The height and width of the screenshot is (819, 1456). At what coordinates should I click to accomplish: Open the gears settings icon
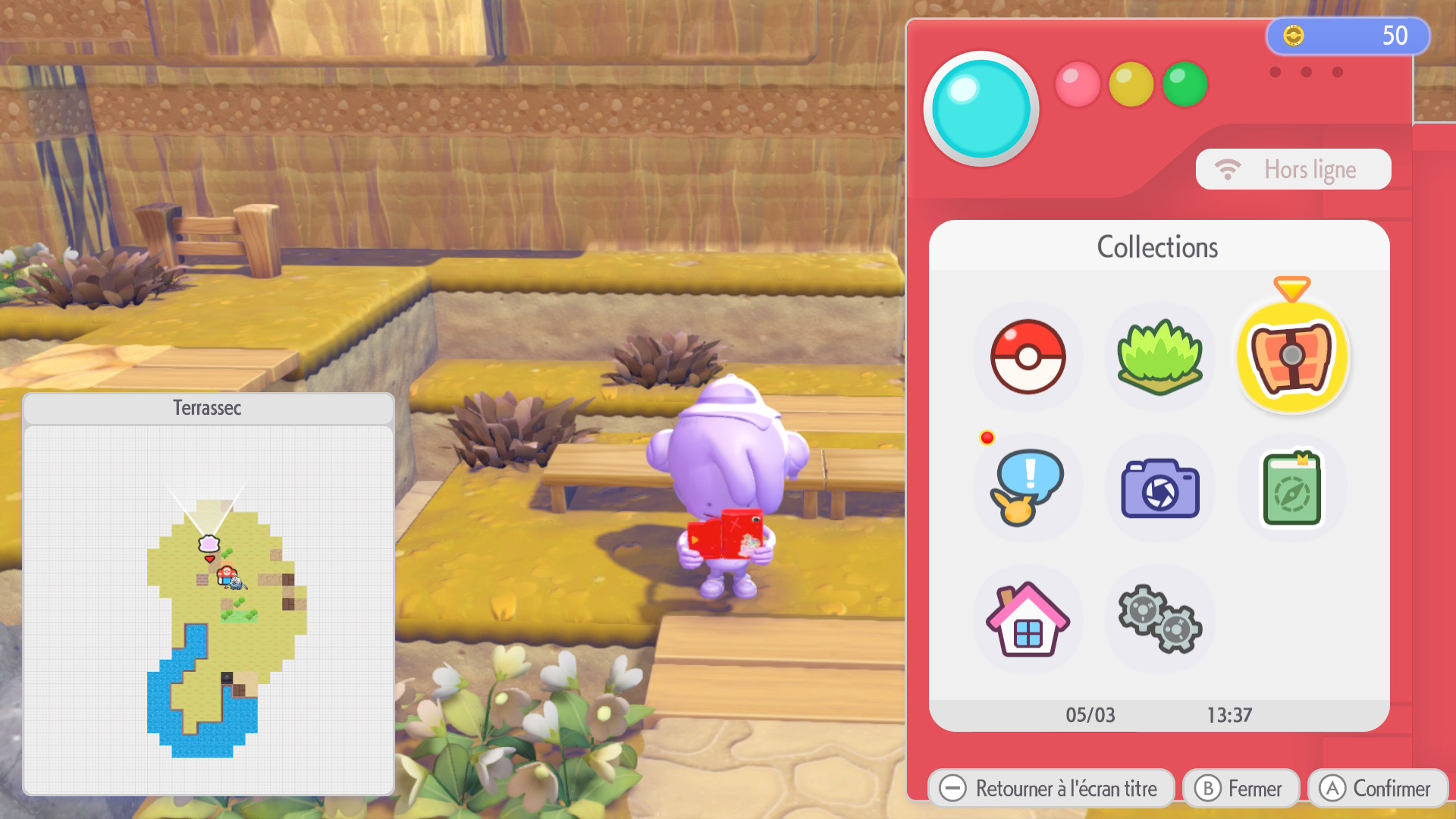point(1159,620)
